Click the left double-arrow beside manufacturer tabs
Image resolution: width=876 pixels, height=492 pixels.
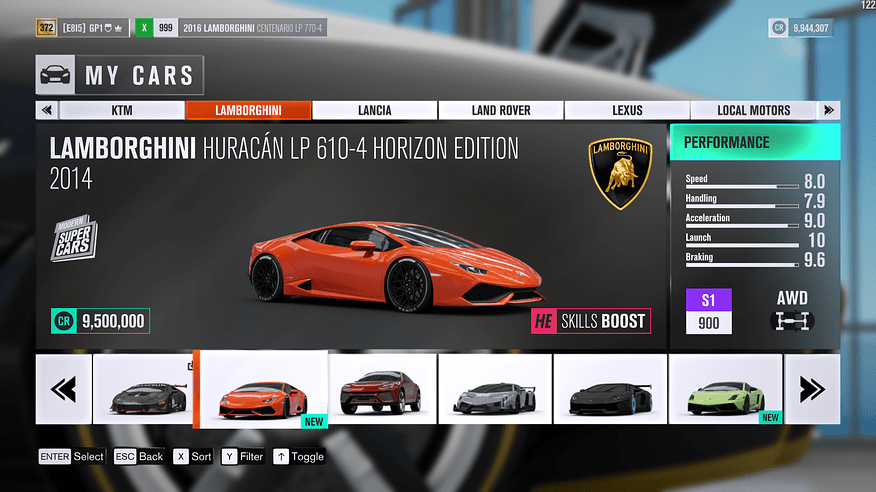(x=46, y=110)
